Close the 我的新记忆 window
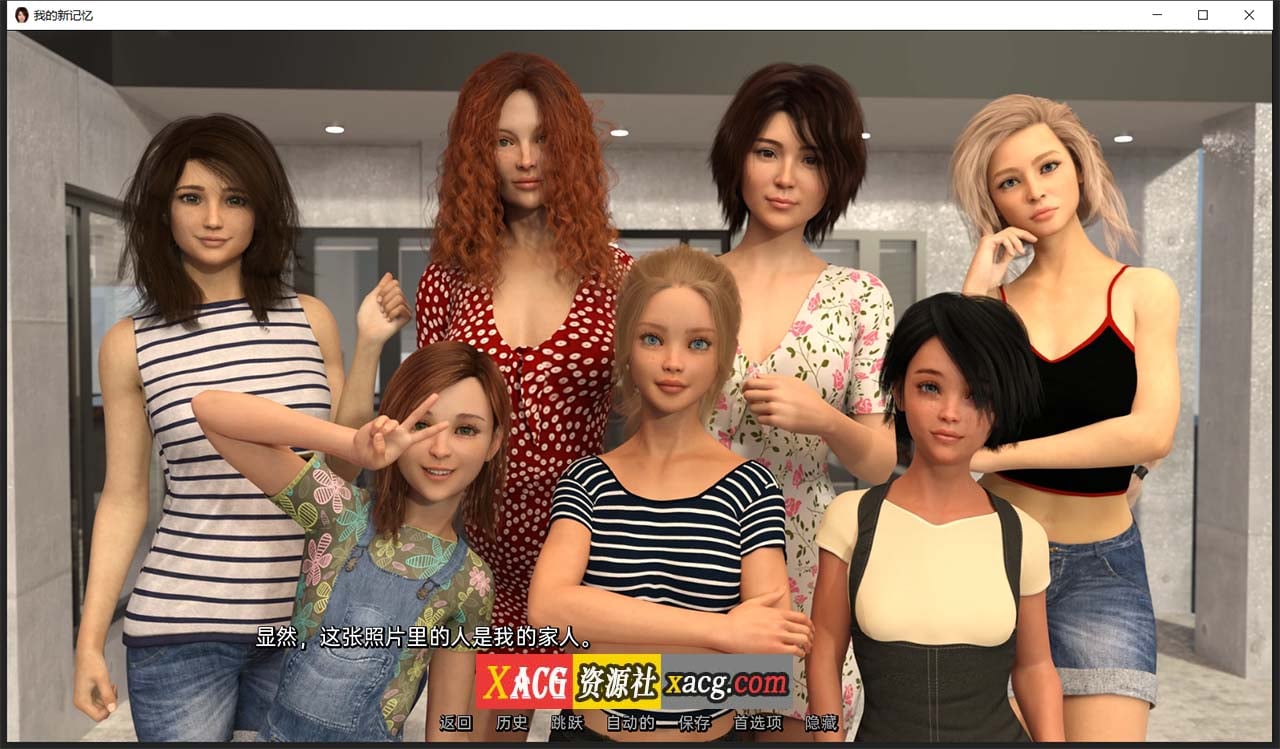Viewport: 1280px width, 749px height. 1249,15
